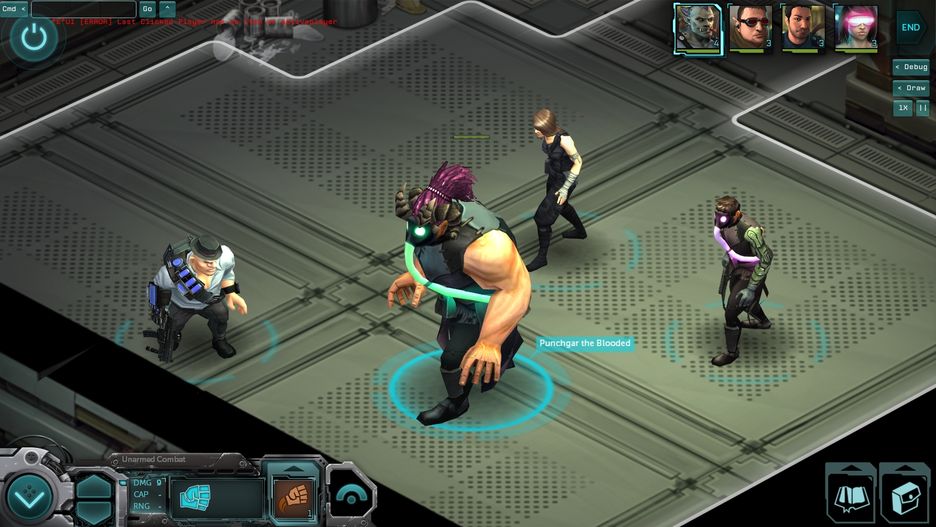Open the journal book icon
Viewport: 936px width, 527px height.
pyautogui.click(x=850, y=496)
